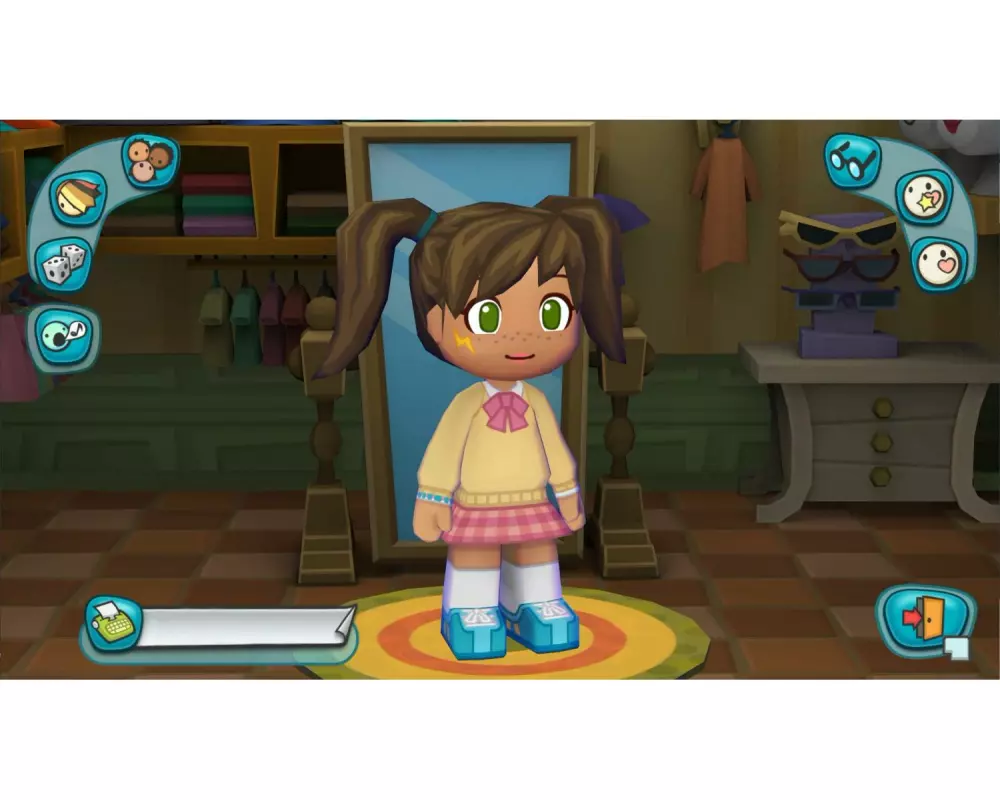1000x800 pixels.
Task: Click the blank character name field
Action: 245,628
